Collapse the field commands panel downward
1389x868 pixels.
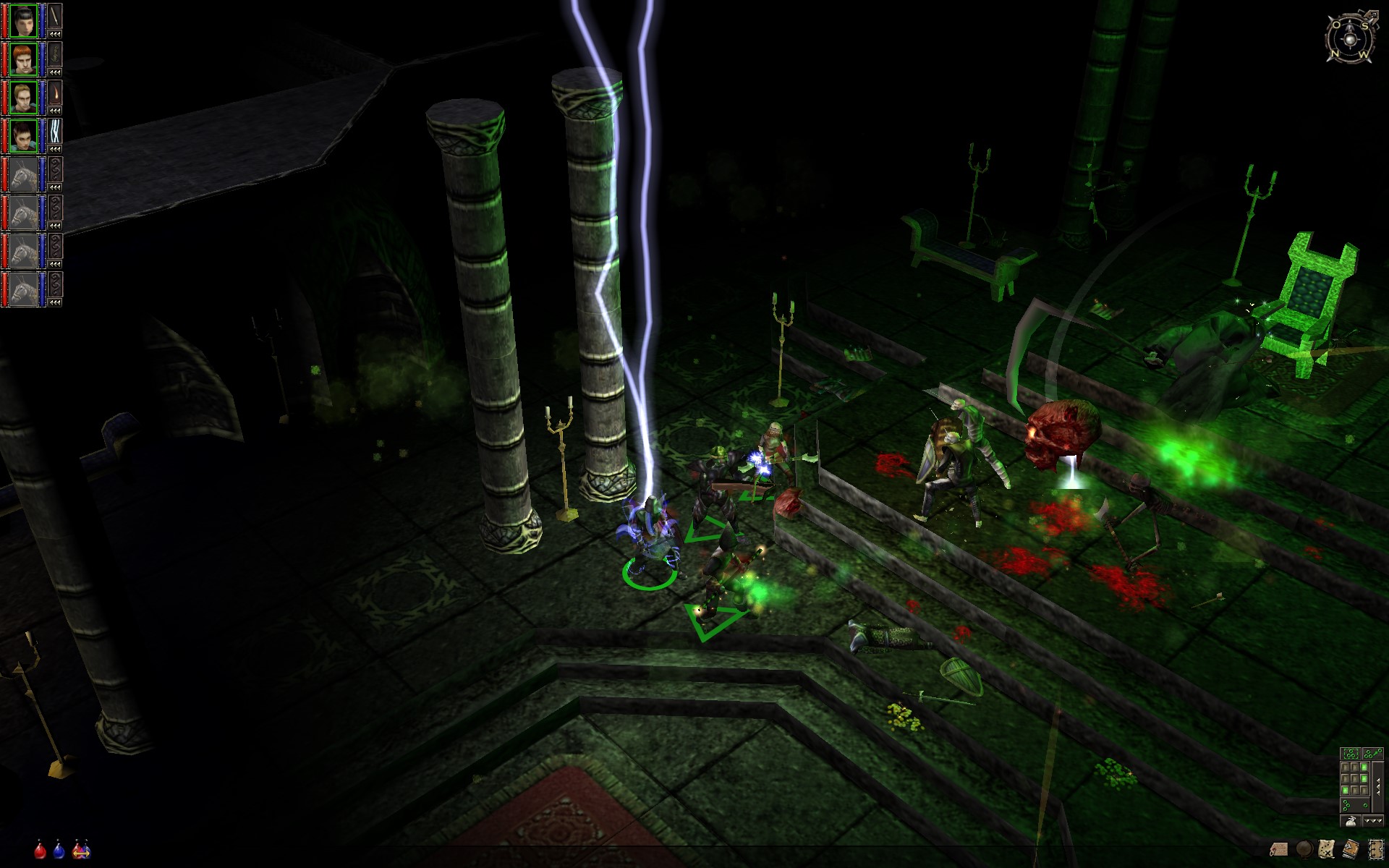click(x=1372, y=821)
